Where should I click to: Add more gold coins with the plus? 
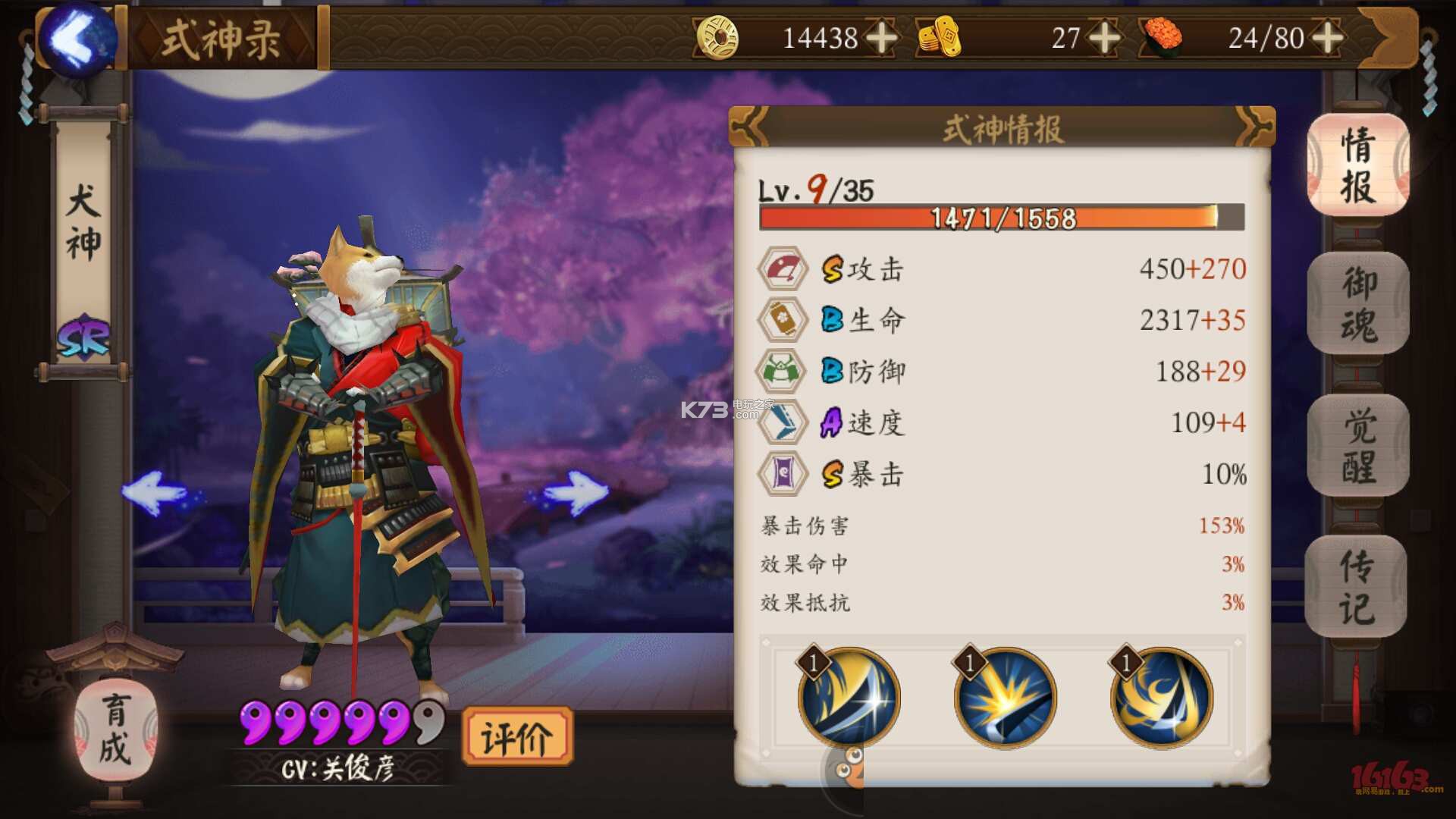click(x=881, y=37)
